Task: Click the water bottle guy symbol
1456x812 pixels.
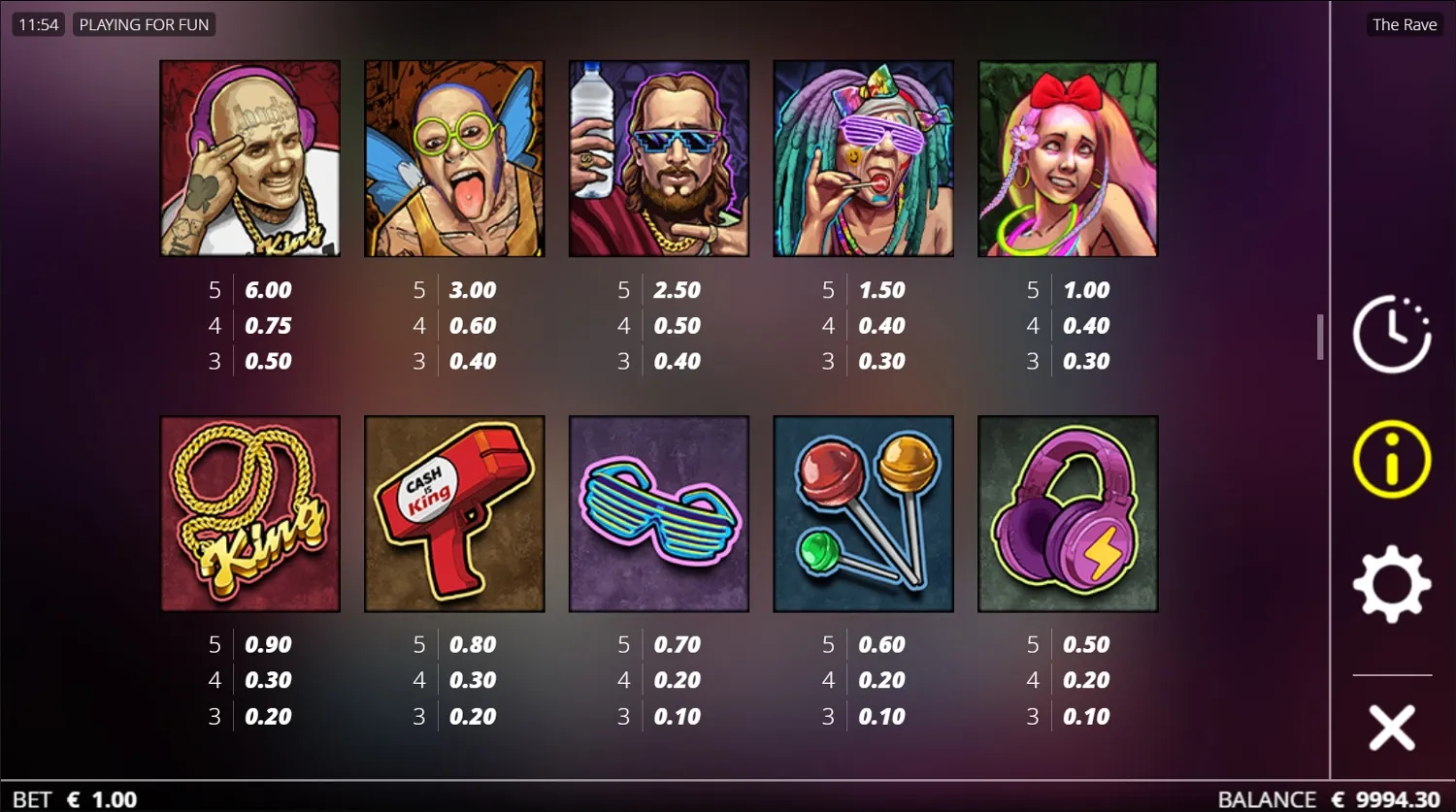Action: [x=658, y=158]
